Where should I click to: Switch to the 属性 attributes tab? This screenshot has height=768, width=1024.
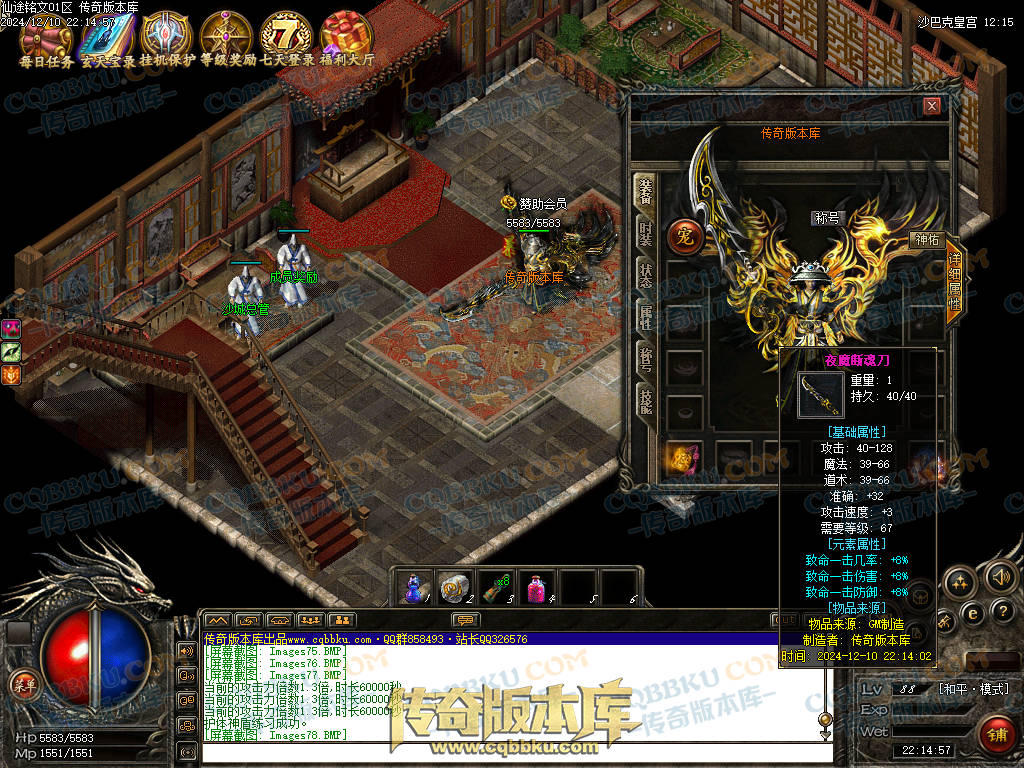click(x=646, y=318)
